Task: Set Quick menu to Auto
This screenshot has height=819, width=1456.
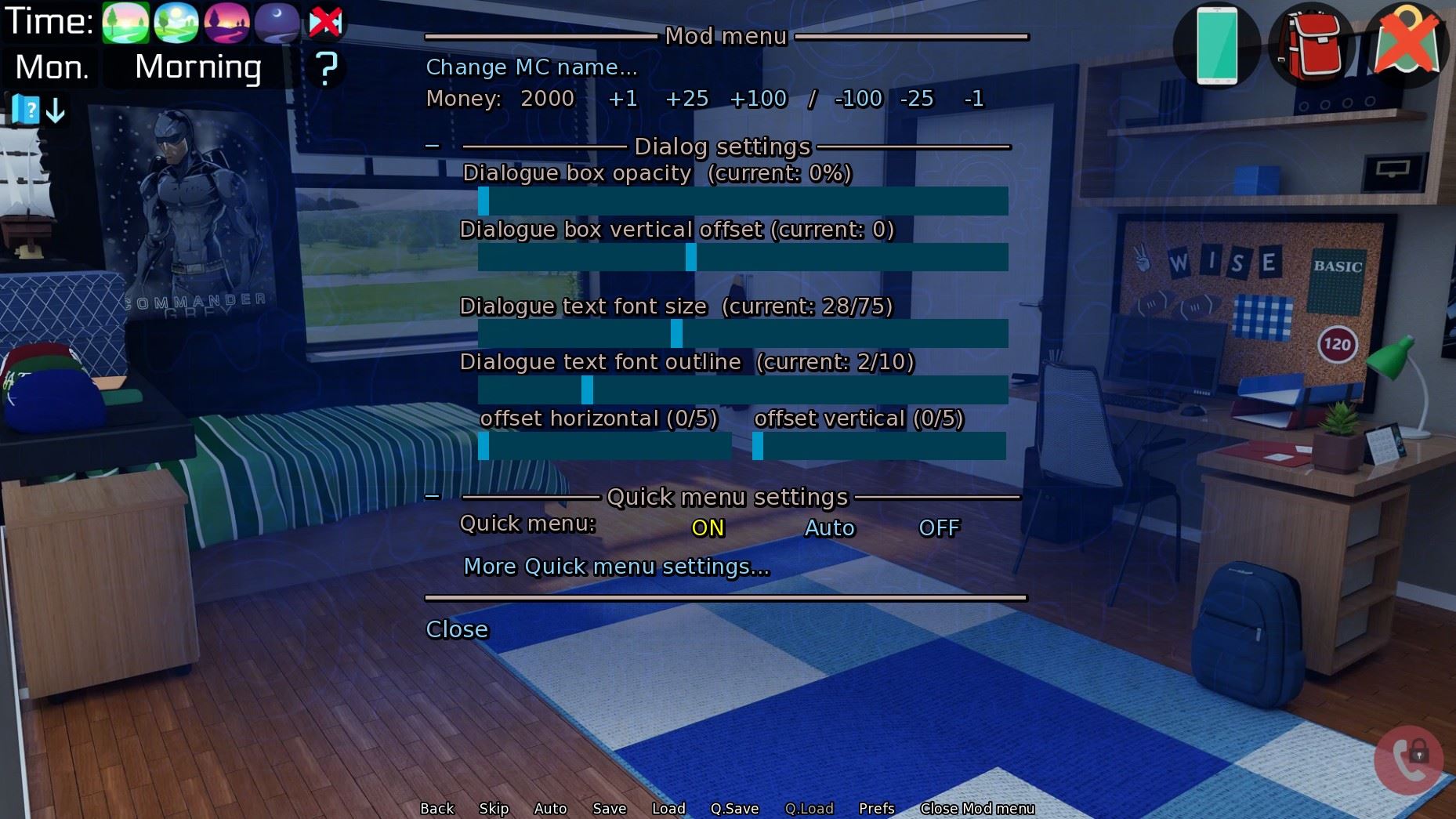Action: [828, 528]
